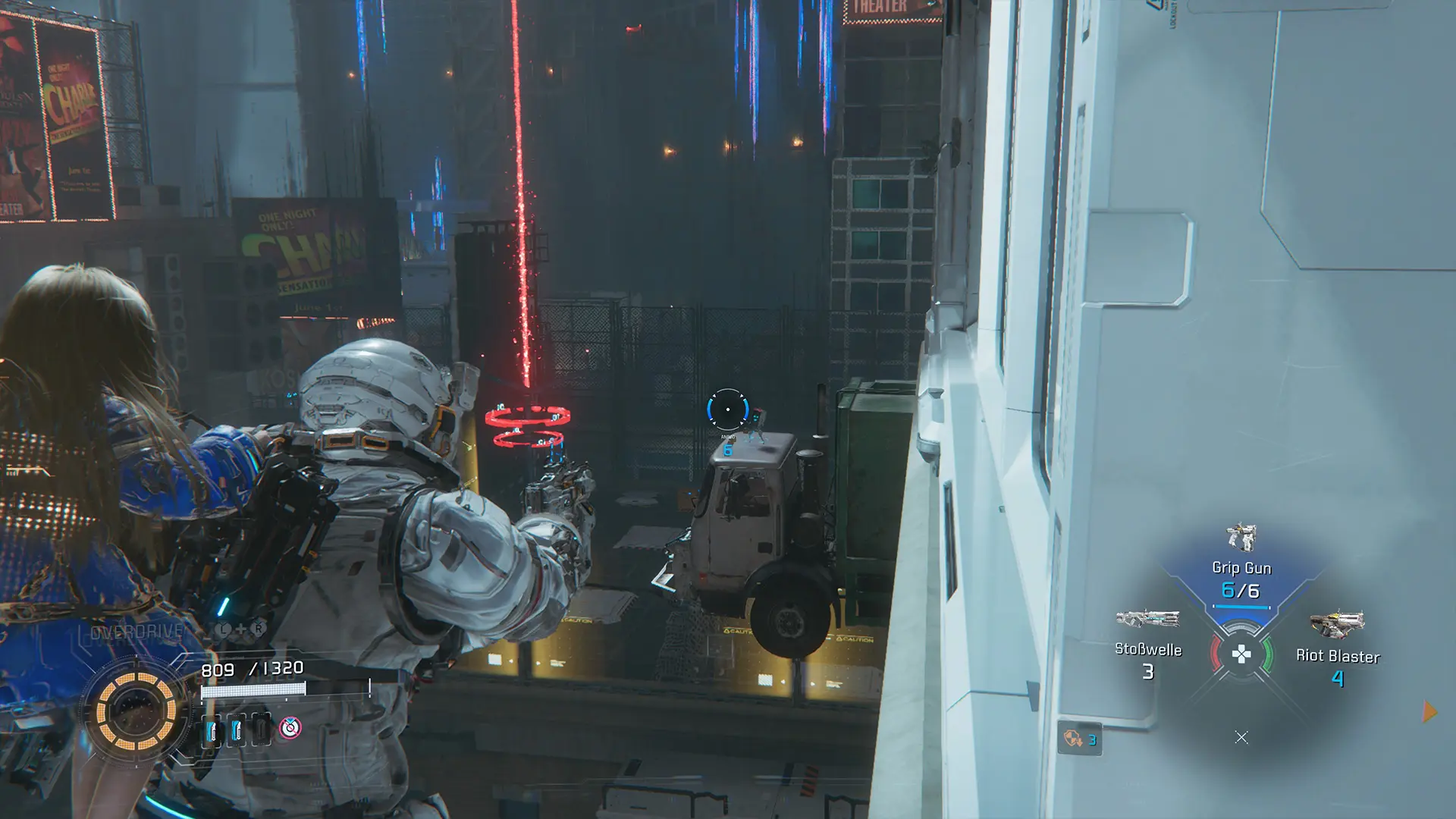This screenshot has height=819, width=1456.
Task: Click the pink crossed-out circle status icon
Action: coord(290,728)
